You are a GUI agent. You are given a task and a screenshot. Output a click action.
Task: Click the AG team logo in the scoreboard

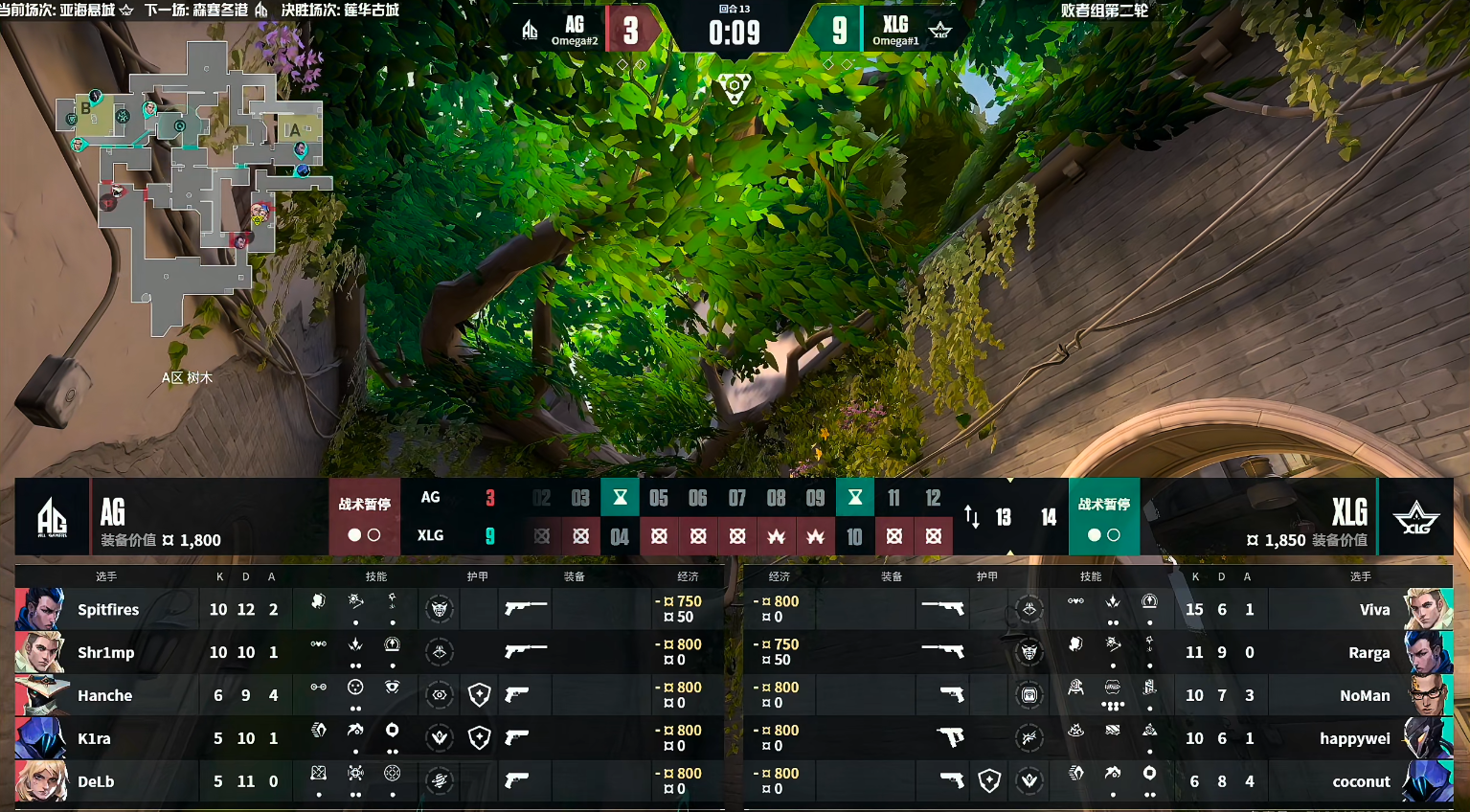52,517
